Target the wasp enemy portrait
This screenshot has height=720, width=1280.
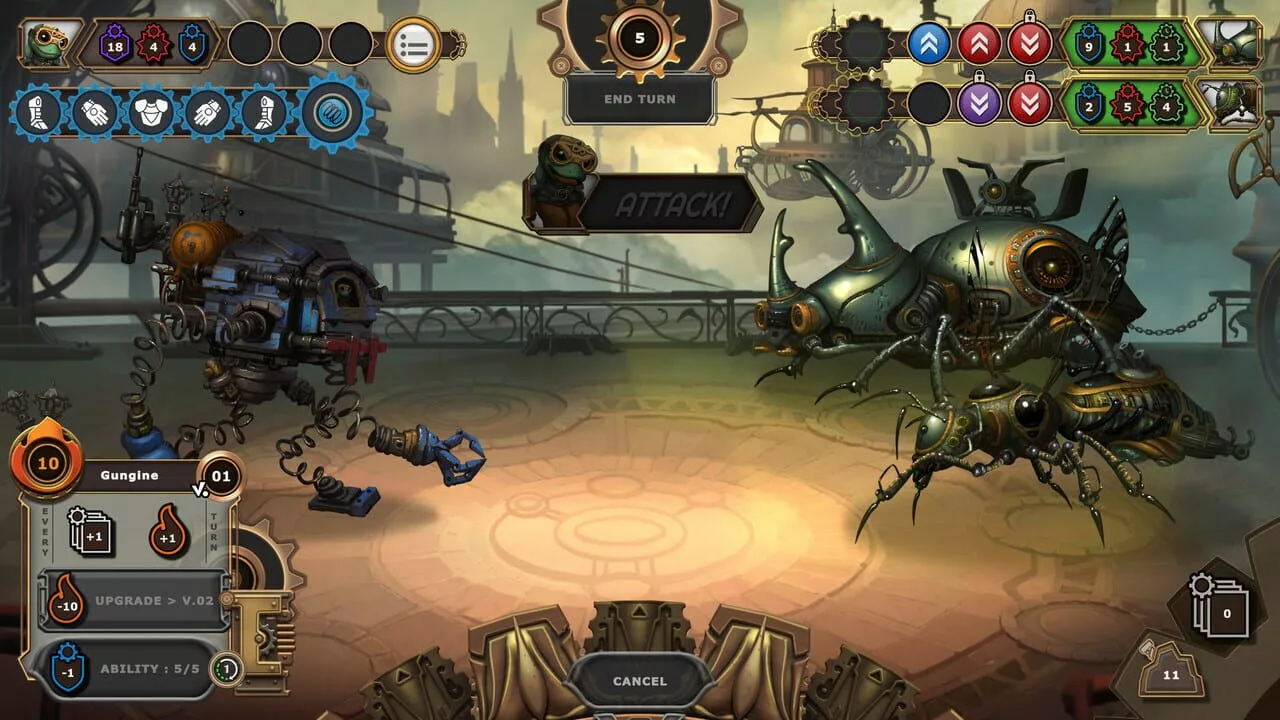(x=1229, y=103)
